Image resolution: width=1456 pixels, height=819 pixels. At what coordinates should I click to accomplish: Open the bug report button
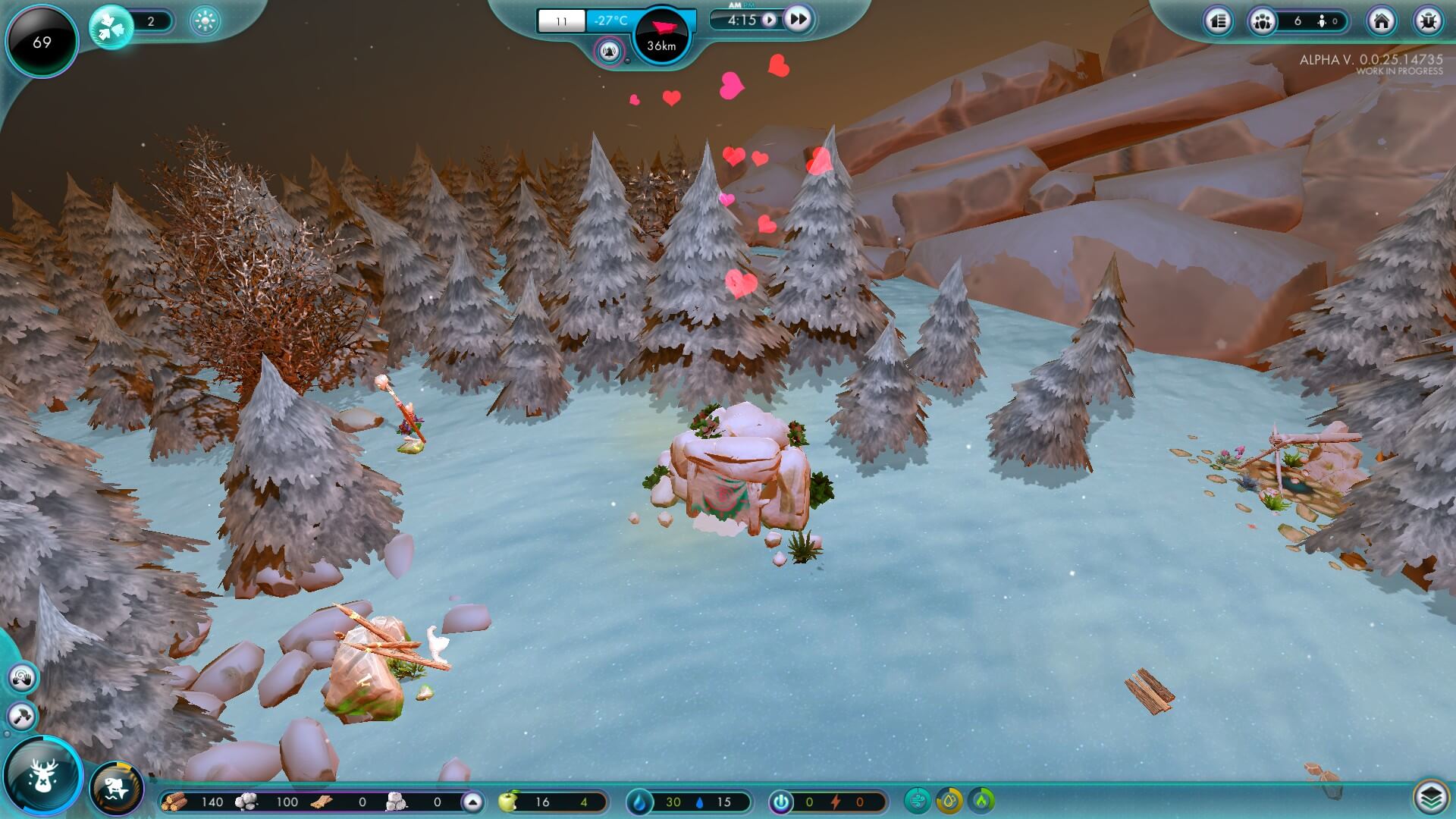pos(1428,21)
